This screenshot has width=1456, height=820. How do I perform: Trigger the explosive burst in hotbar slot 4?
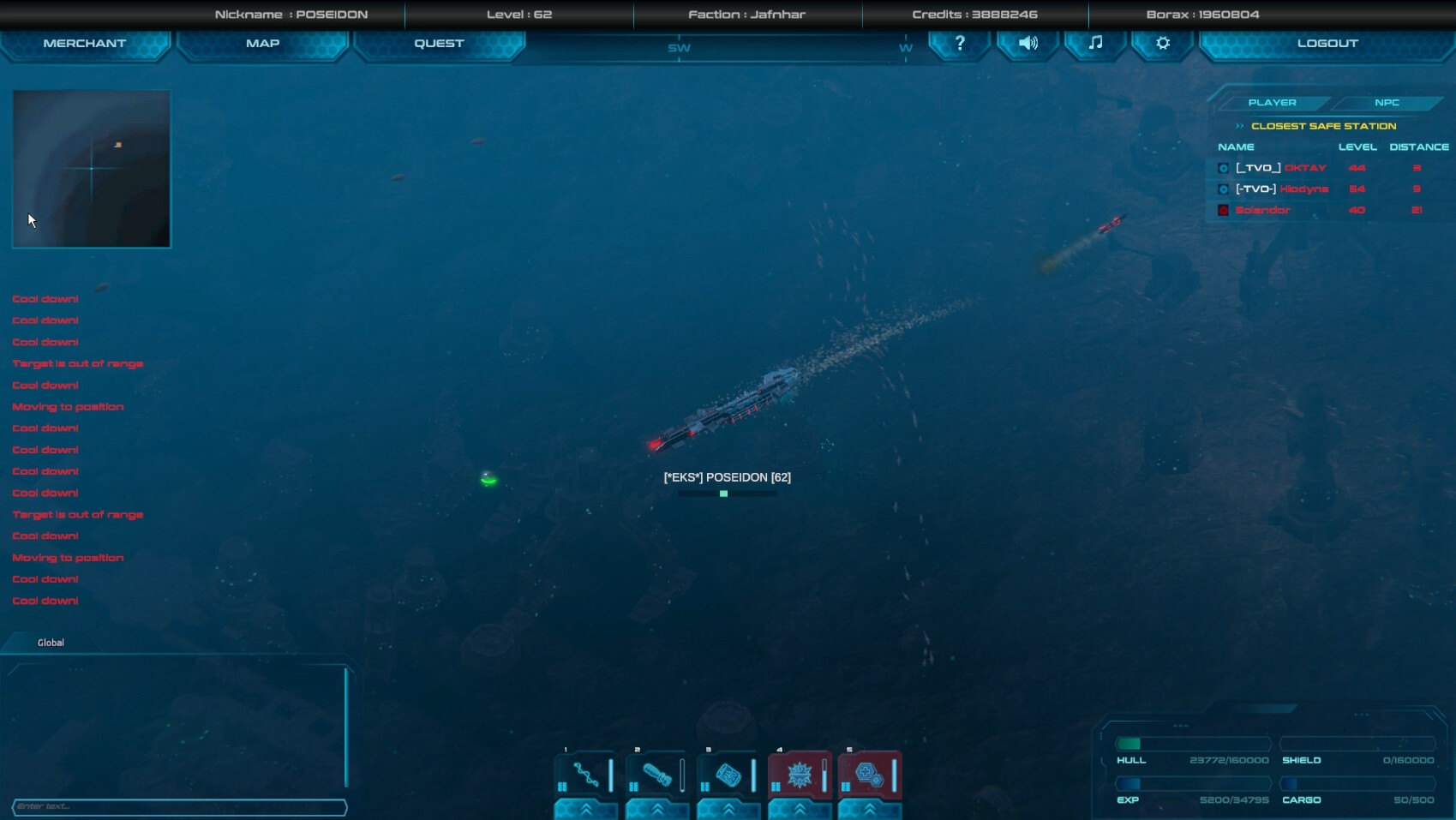(x=799, y=774)
